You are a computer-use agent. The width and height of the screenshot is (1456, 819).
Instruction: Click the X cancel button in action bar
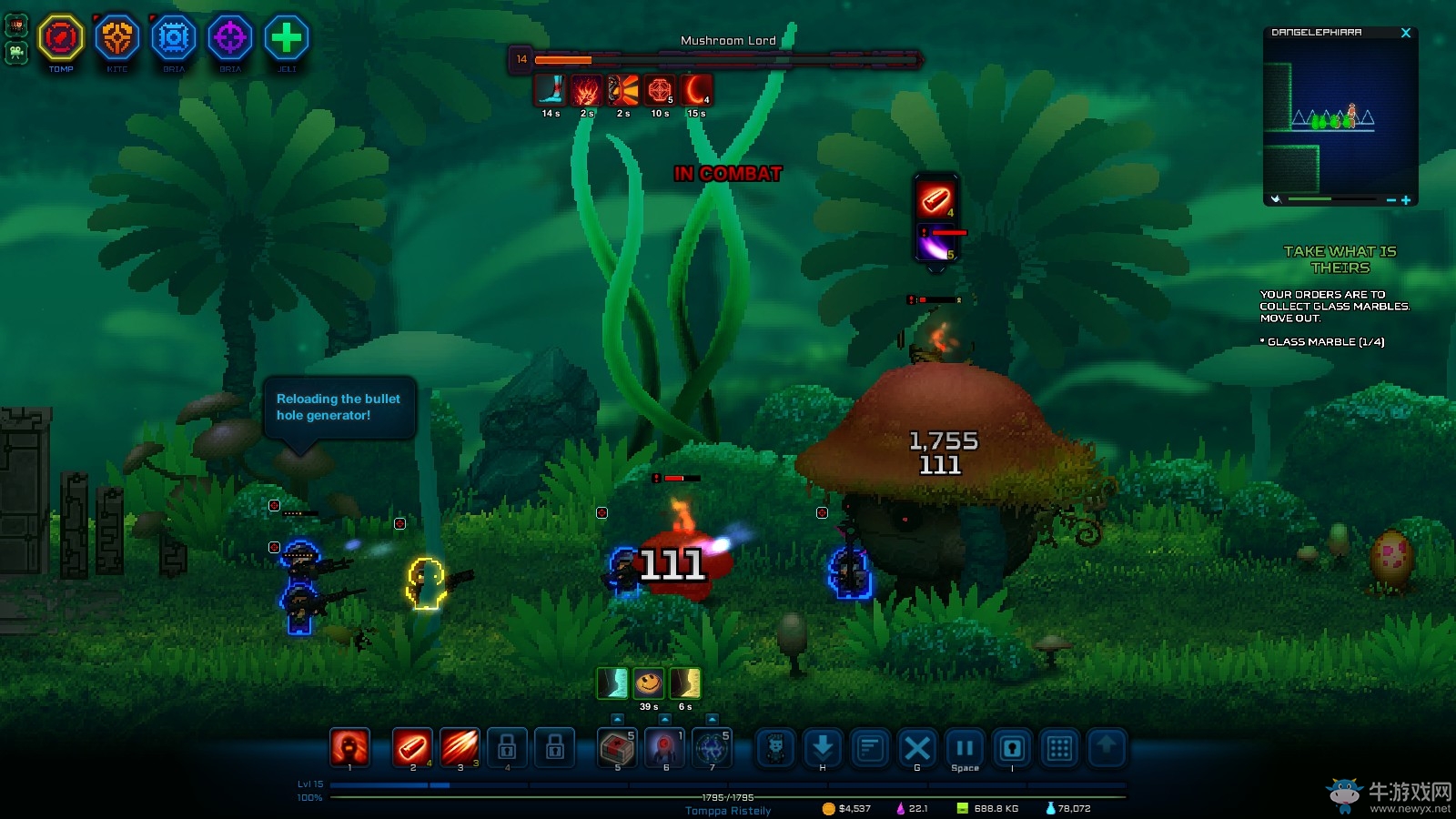917,748
